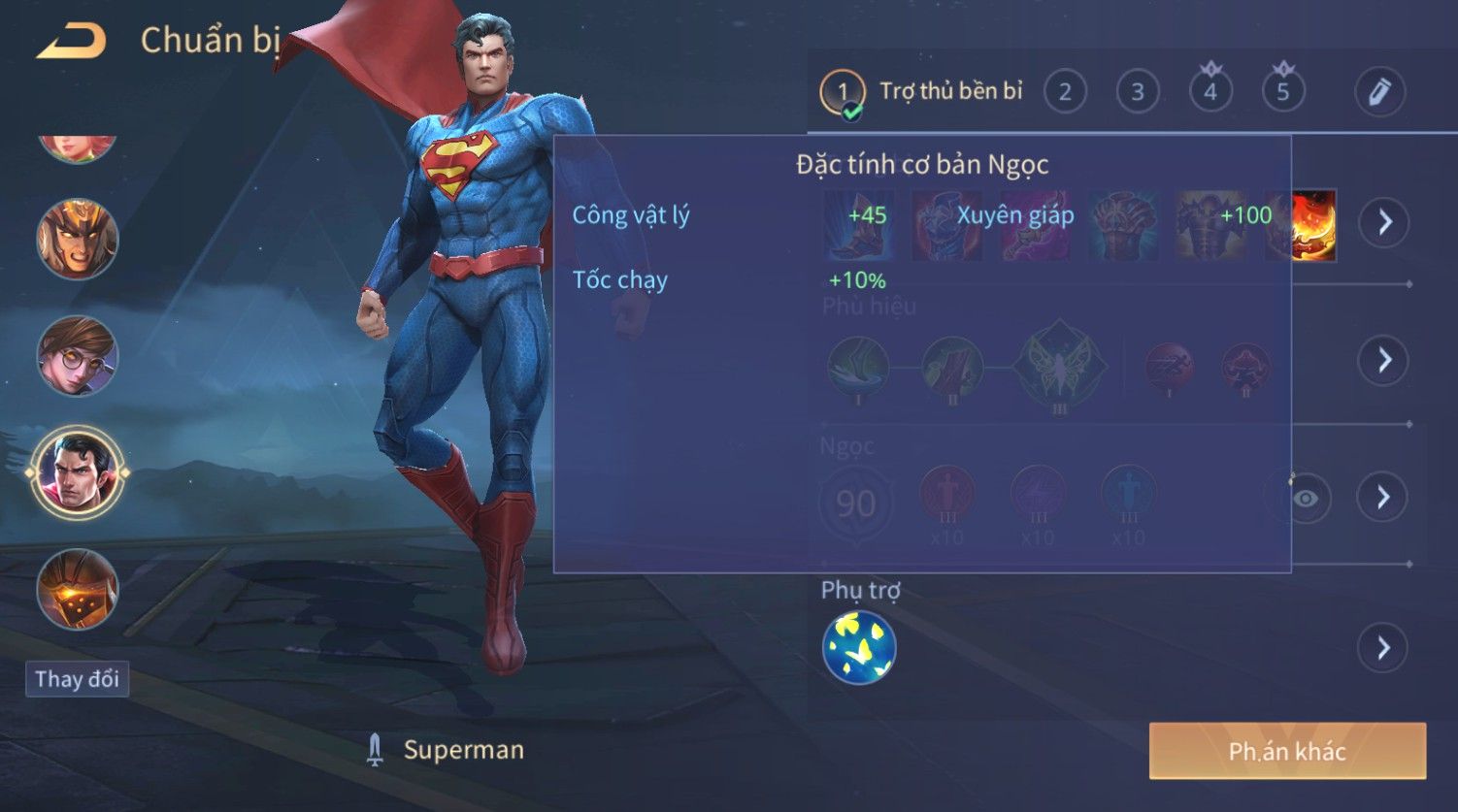Choose the golden-helmet hero portrait
The width and height of the screenshot is (1458, 812).
[77, 240]
